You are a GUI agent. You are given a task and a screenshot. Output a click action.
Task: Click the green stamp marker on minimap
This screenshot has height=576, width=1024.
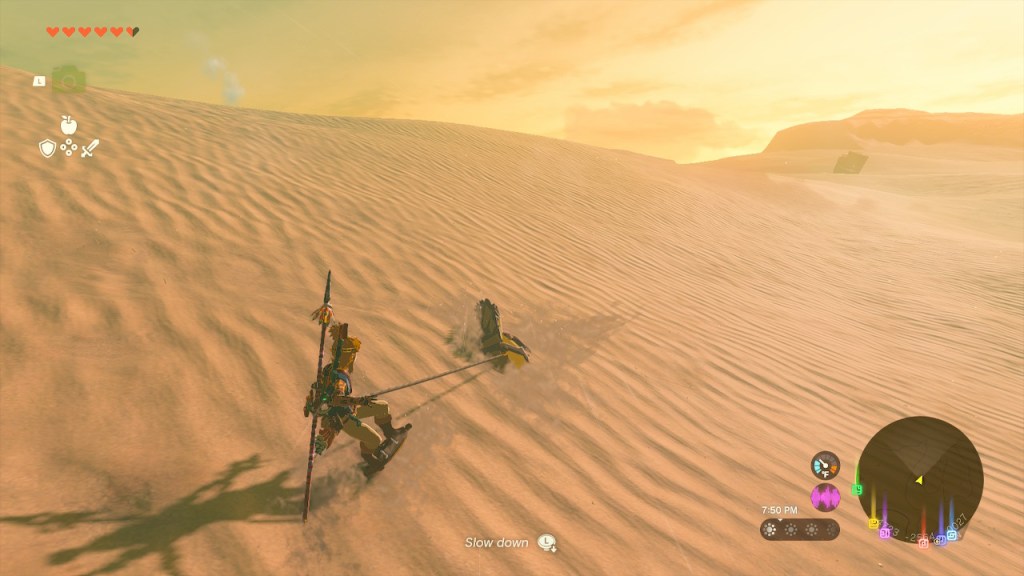tap(857, 490)
